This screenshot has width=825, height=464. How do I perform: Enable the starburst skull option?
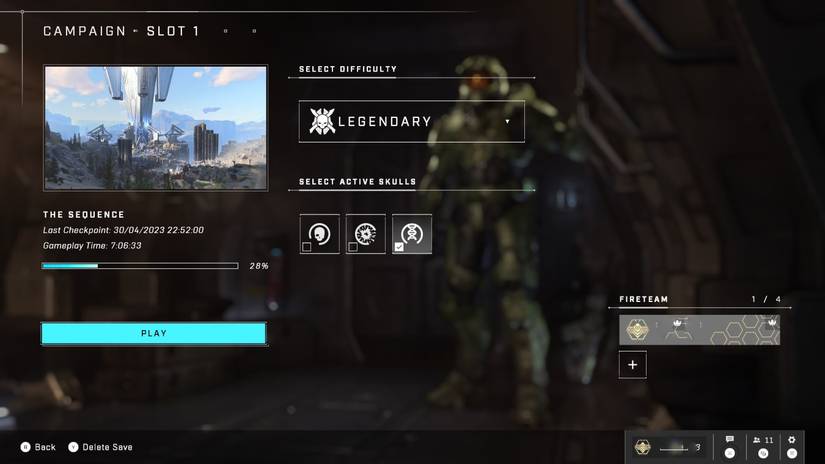click(365, 234)
